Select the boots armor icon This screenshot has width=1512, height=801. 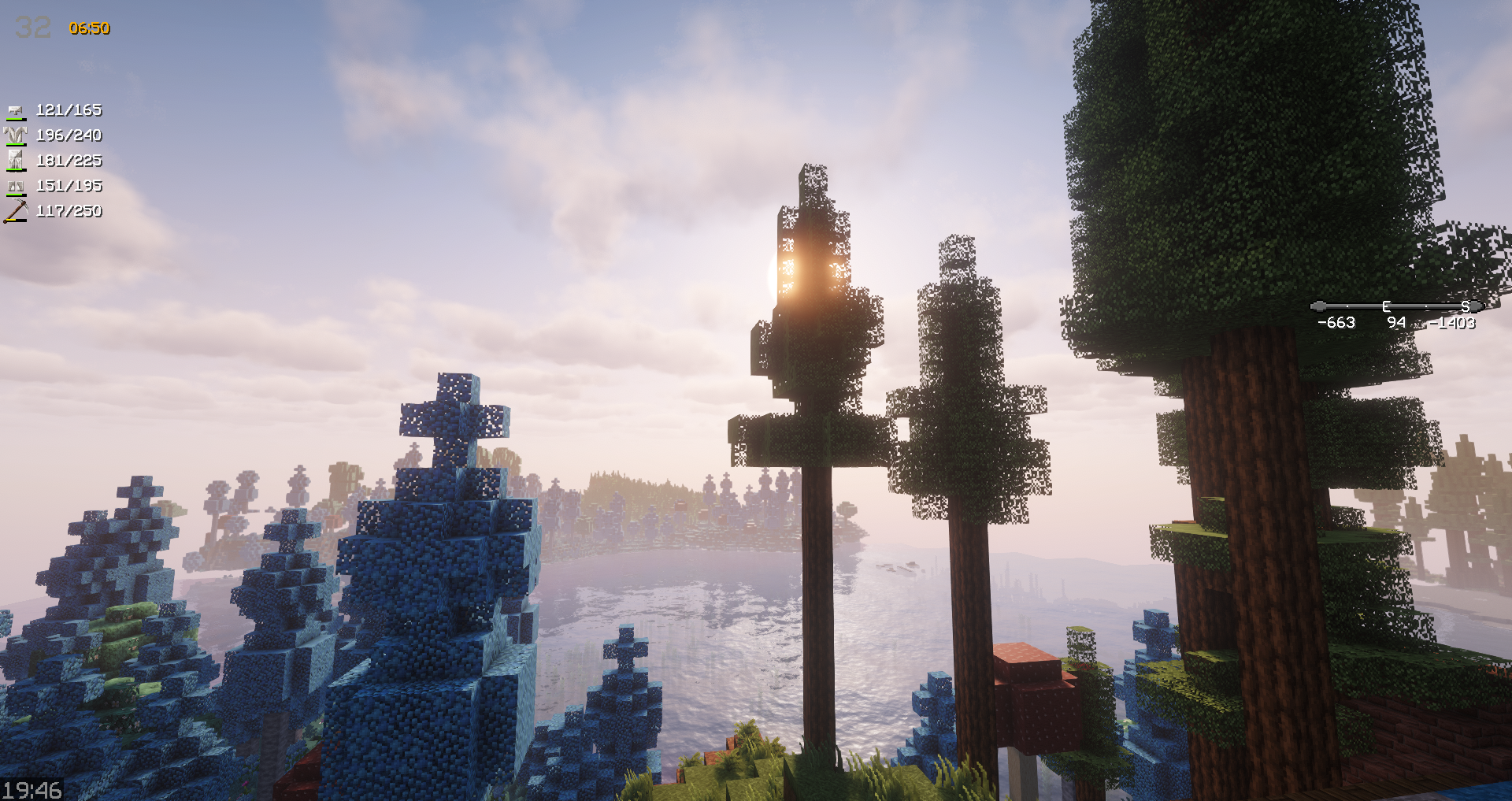[x=15, y=187]
